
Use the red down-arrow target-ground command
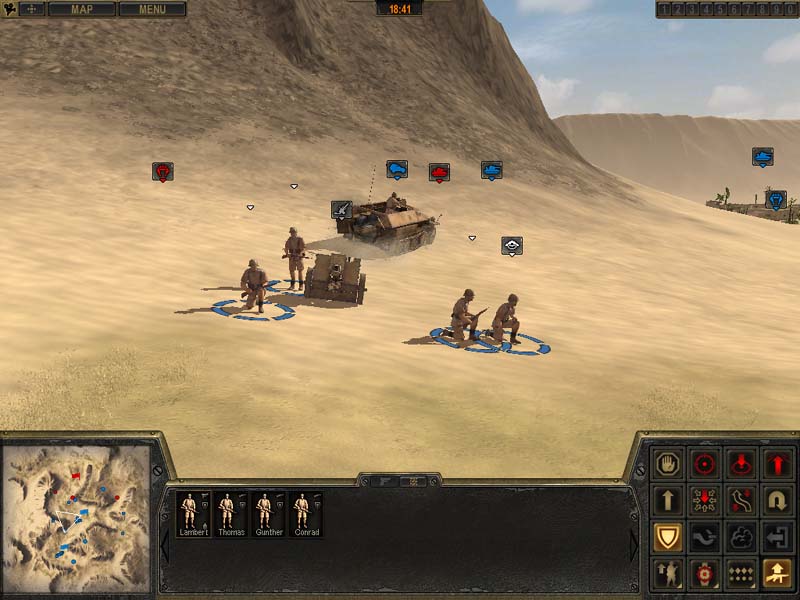(x=740, y=463)
